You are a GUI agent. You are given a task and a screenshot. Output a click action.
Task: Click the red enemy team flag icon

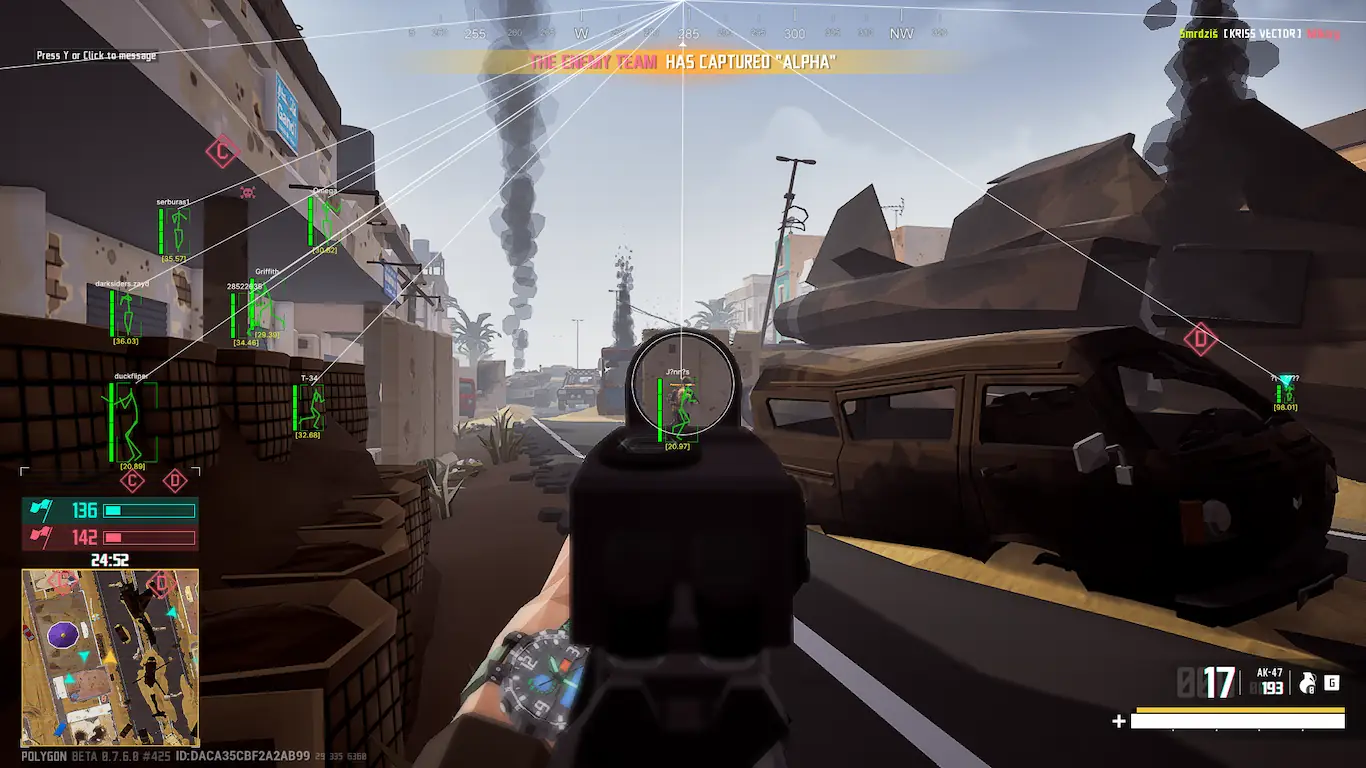41,537
